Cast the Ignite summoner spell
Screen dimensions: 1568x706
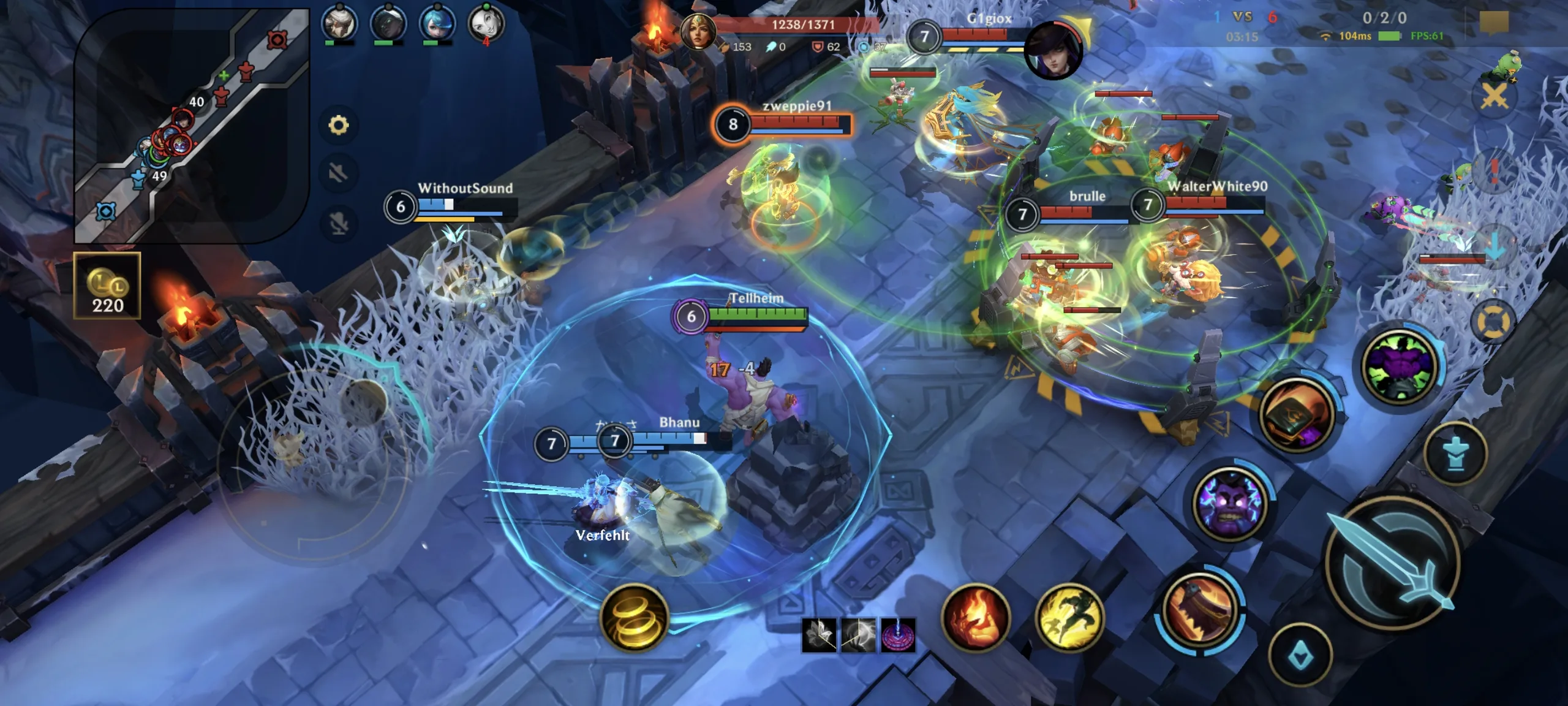(975, 617)
